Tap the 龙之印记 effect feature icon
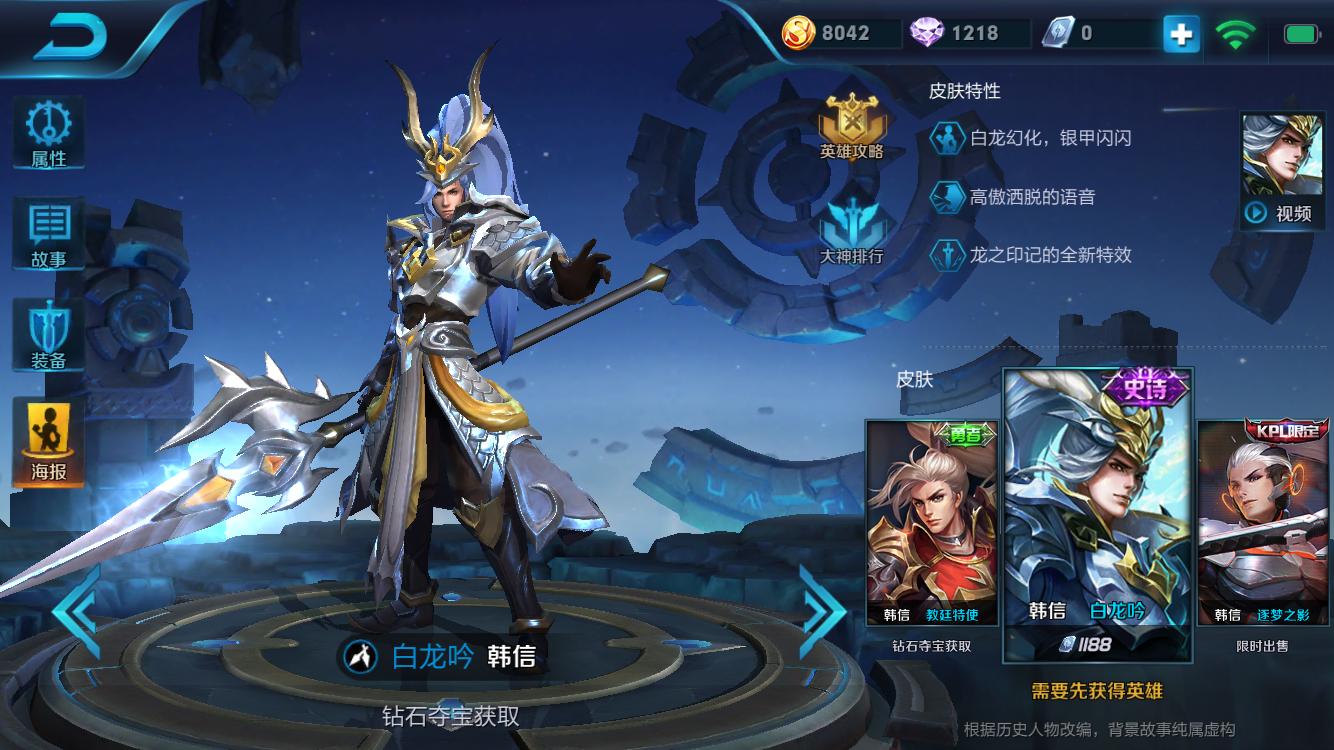Image resolution: width=1334 pixels, height=750 pixels. point(946,255)
